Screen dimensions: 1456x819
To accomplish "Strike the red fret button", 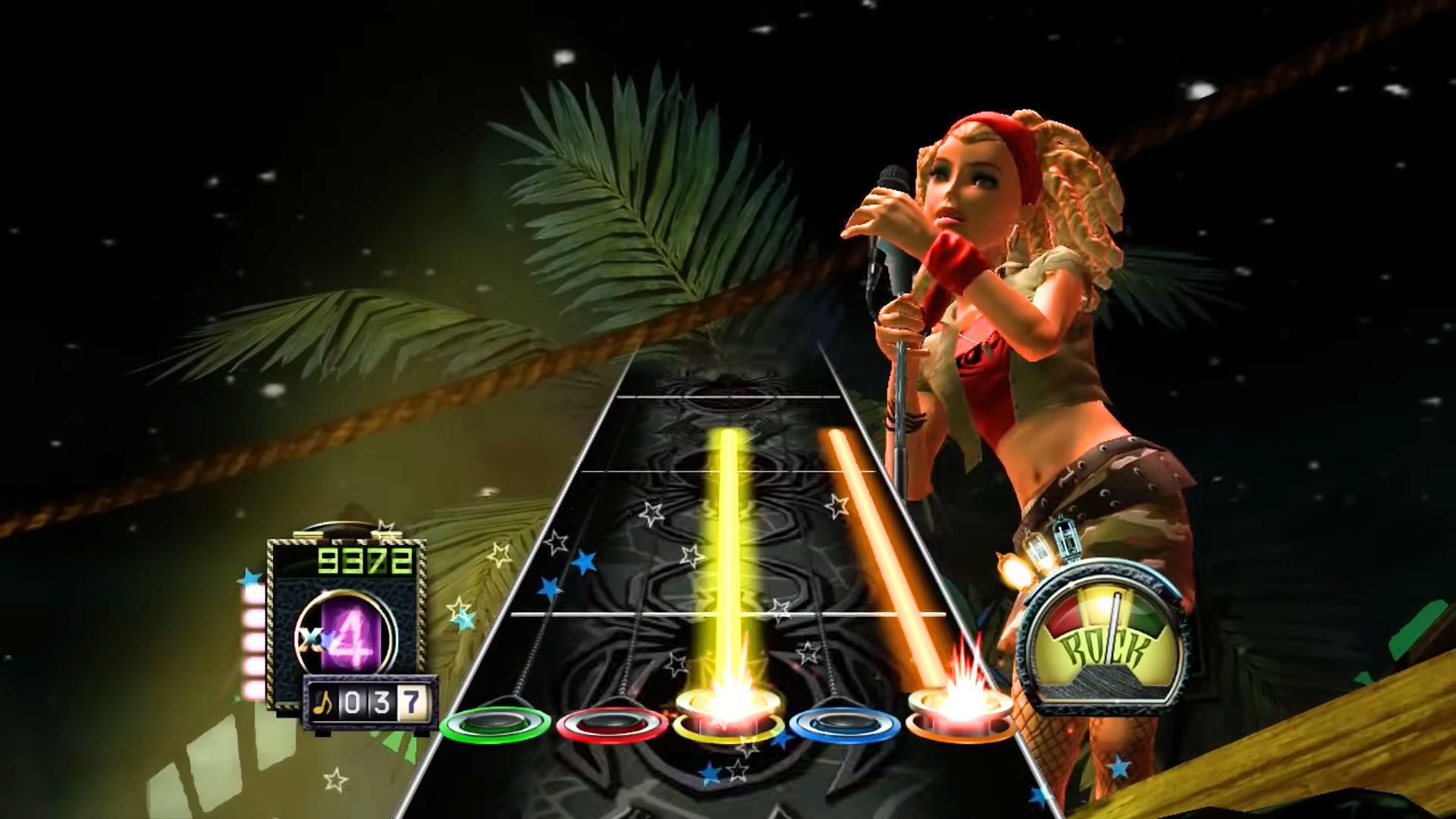I will 611,724.
